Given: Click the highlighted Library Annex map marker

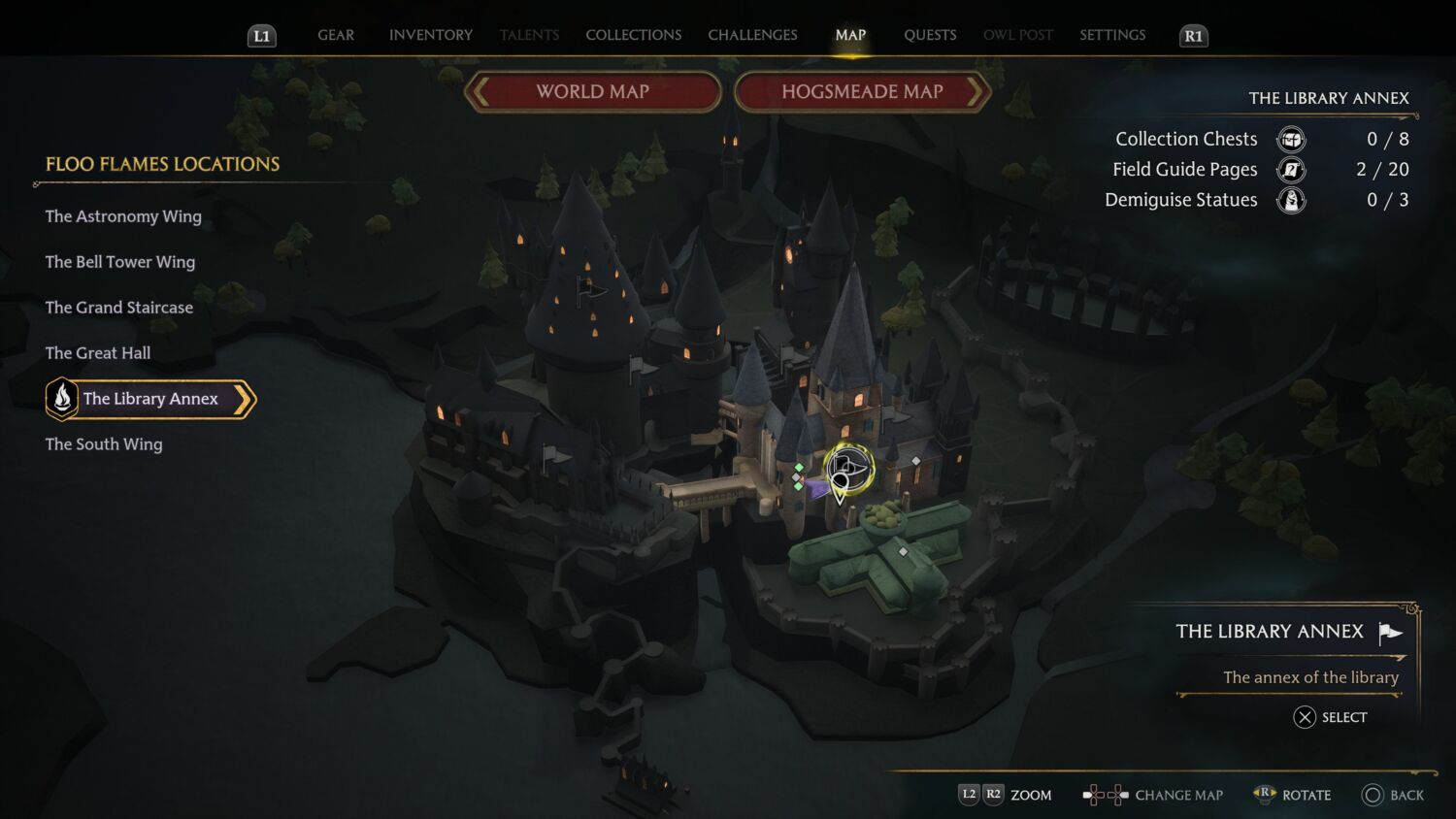Looking at the screenshot, I should [x=848, y=469].
